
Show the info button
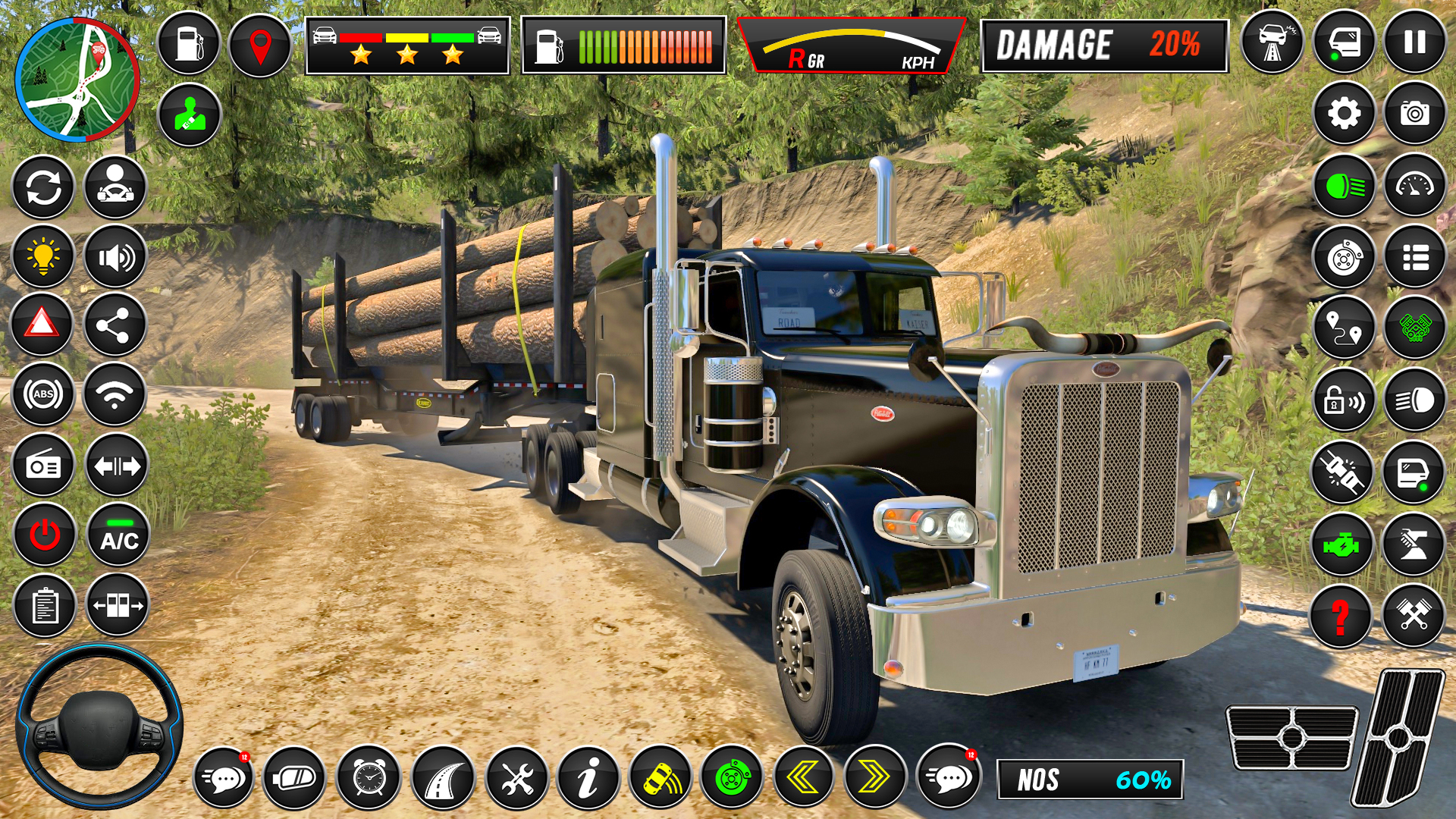click(x=588, y=777)
